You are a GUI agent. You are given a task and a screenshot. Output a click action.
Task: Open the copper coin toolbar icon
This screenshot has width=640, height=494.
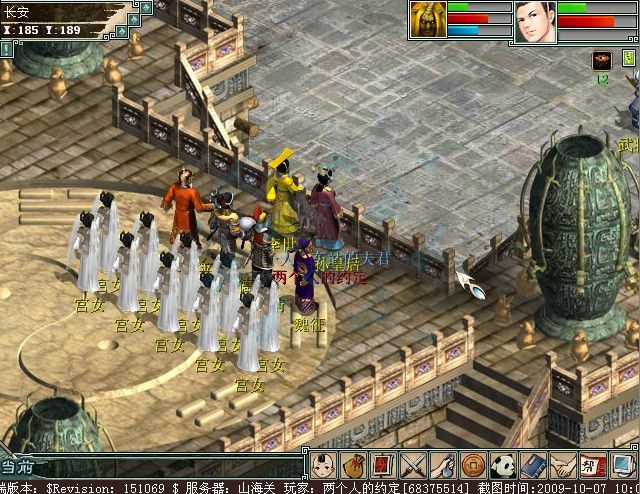pyautogui.click(x=473, y=464)
